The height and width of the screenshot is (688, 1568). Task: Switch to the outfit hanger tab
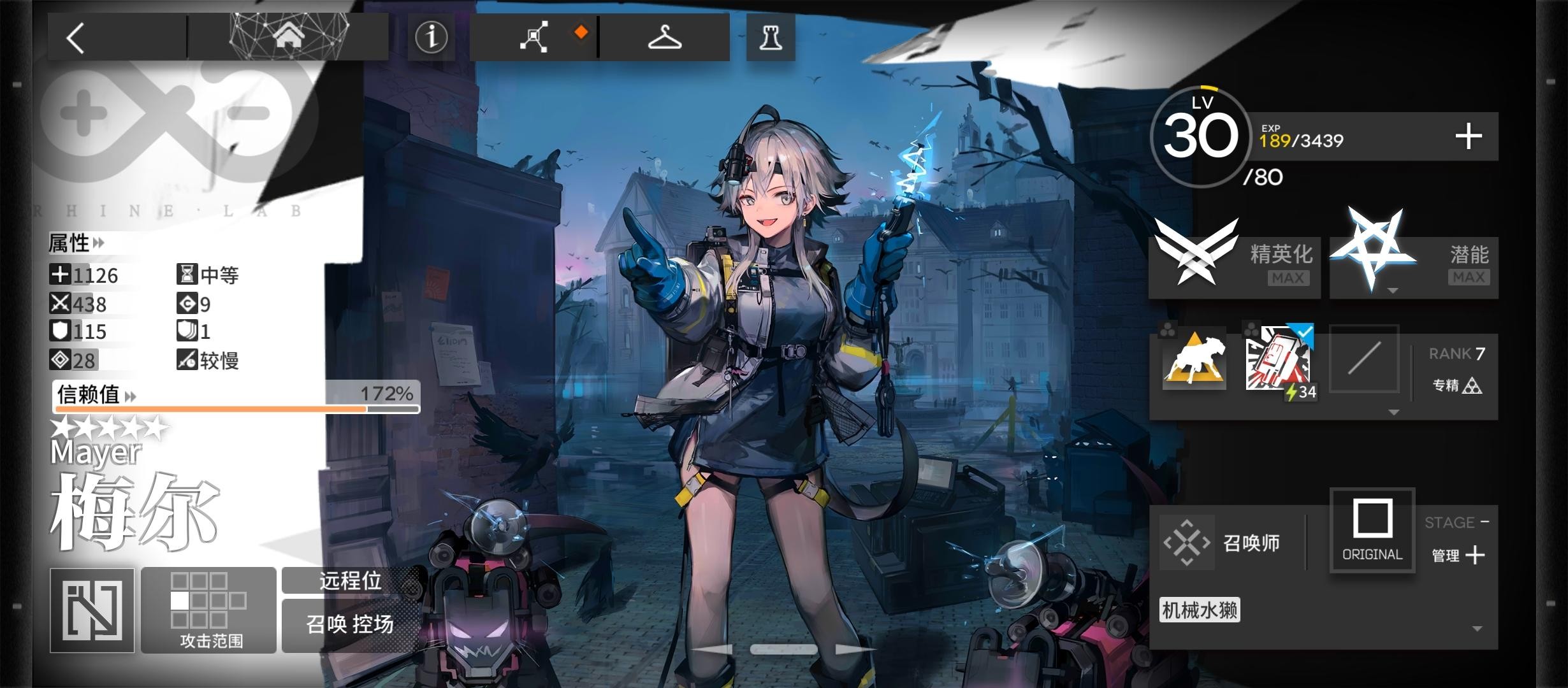pyautogui.click(x=665, y=36)
